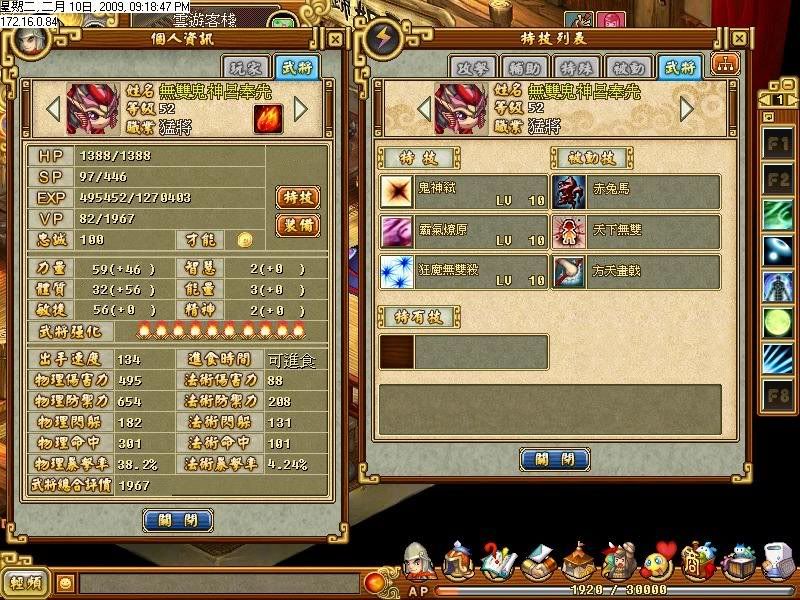The height and width of the screenshot is (600, 800).
Task: Close the 個人資訊 window with its X
Action: 333,40
